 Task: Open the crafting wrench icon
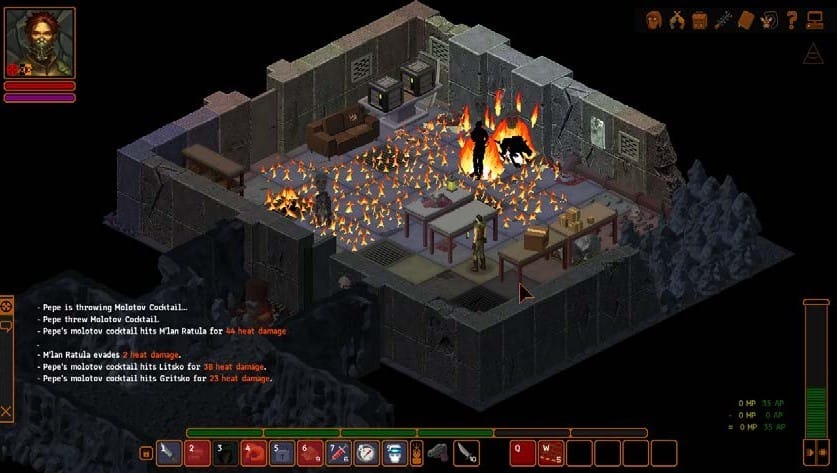724,18
